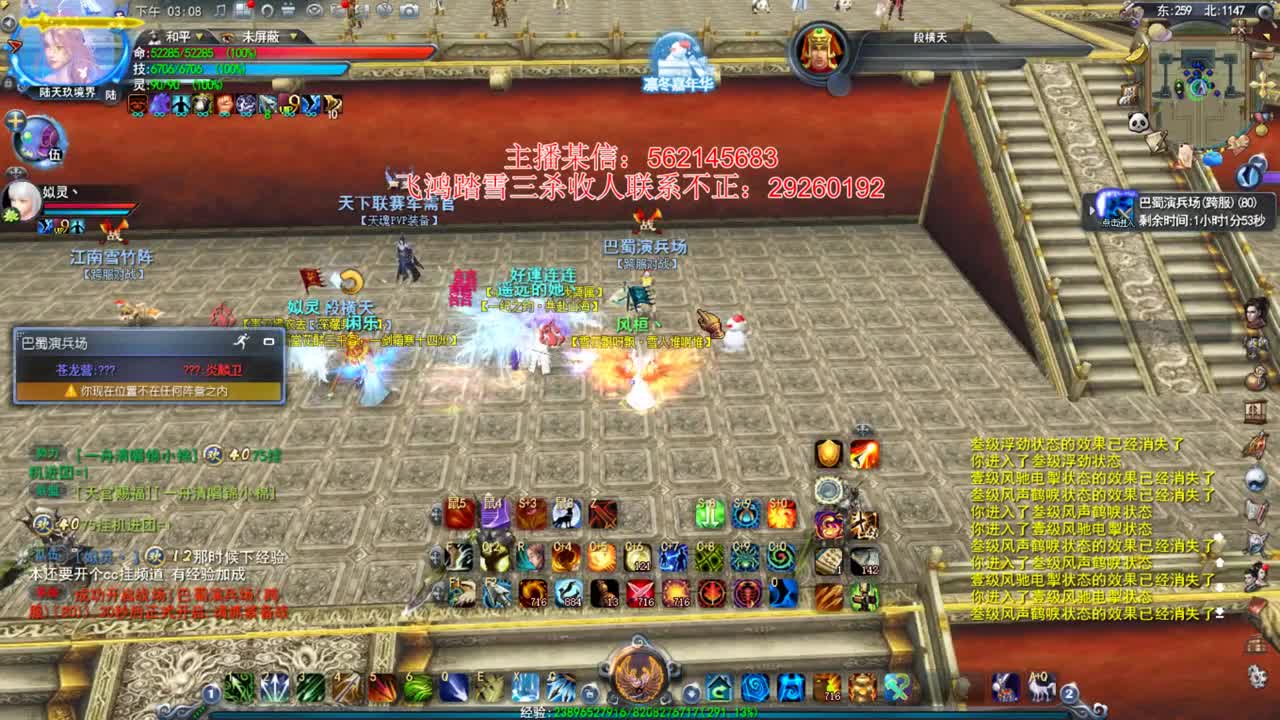
Task: Click the 【天宫赐福】 link in the chat log
Action: coord(107,491)
